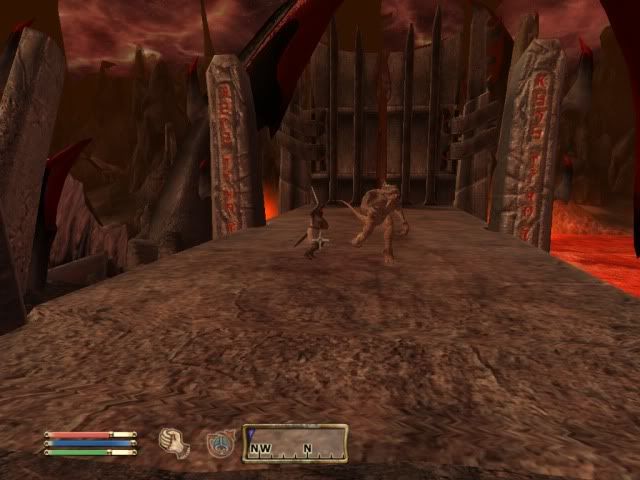Click the fist weapon icon
This screenshot has height=480, width=640.
tap(175, 442)
